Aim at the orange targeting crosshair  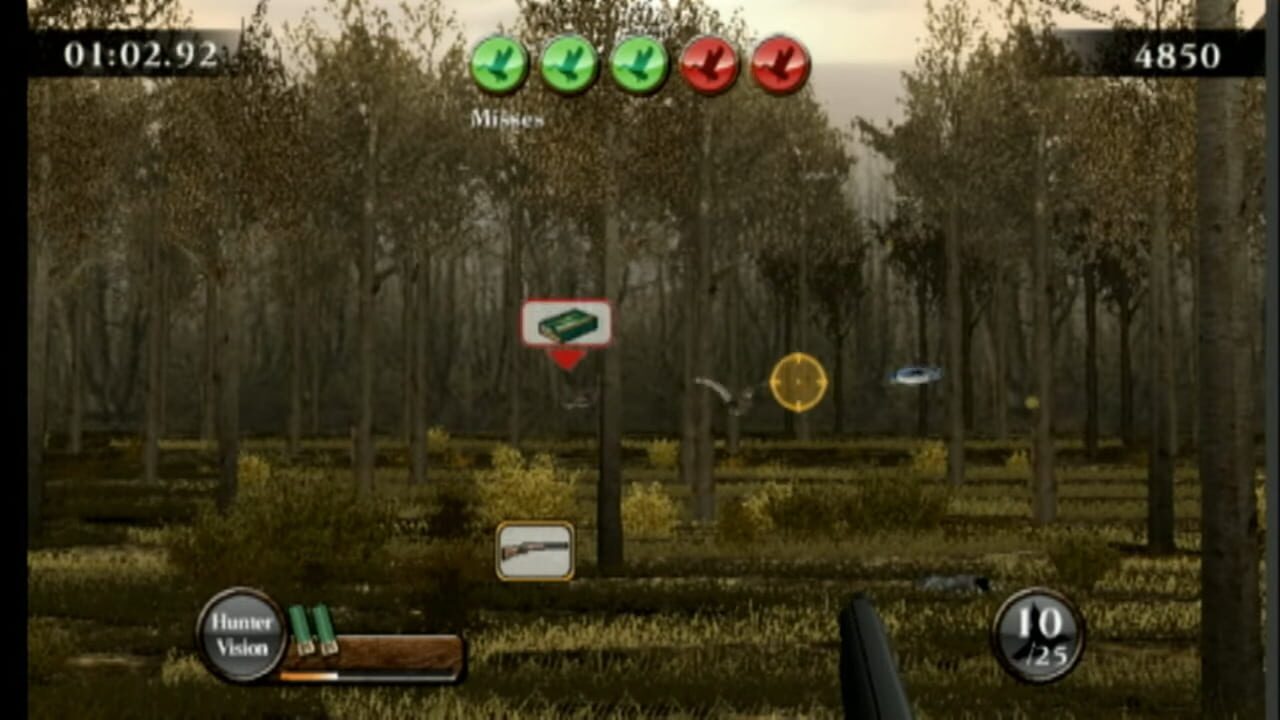[x=797, y=381]
